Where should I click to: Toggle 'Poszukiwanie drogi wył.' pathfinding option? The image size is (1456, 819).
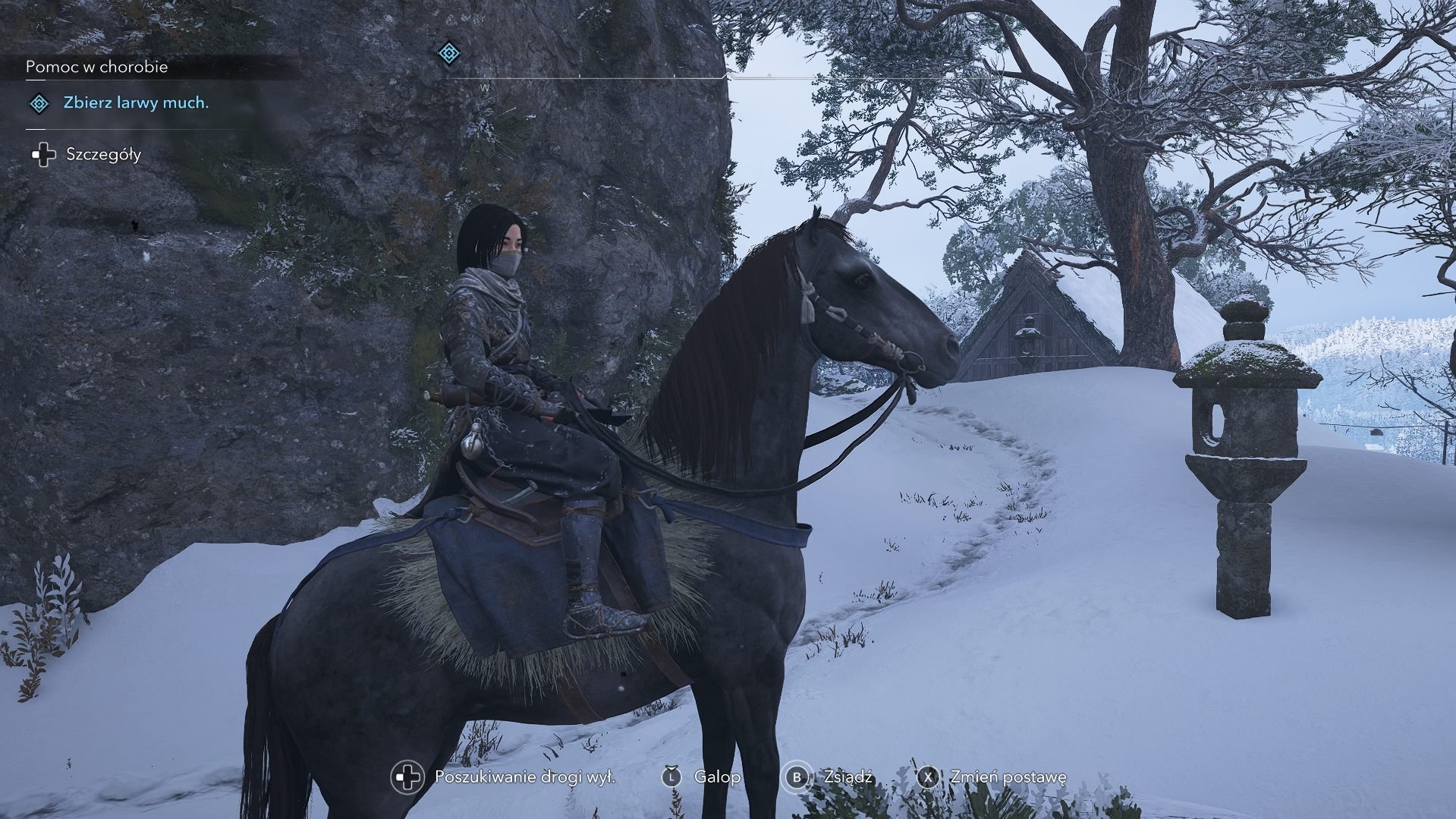(x=524, y=777)
